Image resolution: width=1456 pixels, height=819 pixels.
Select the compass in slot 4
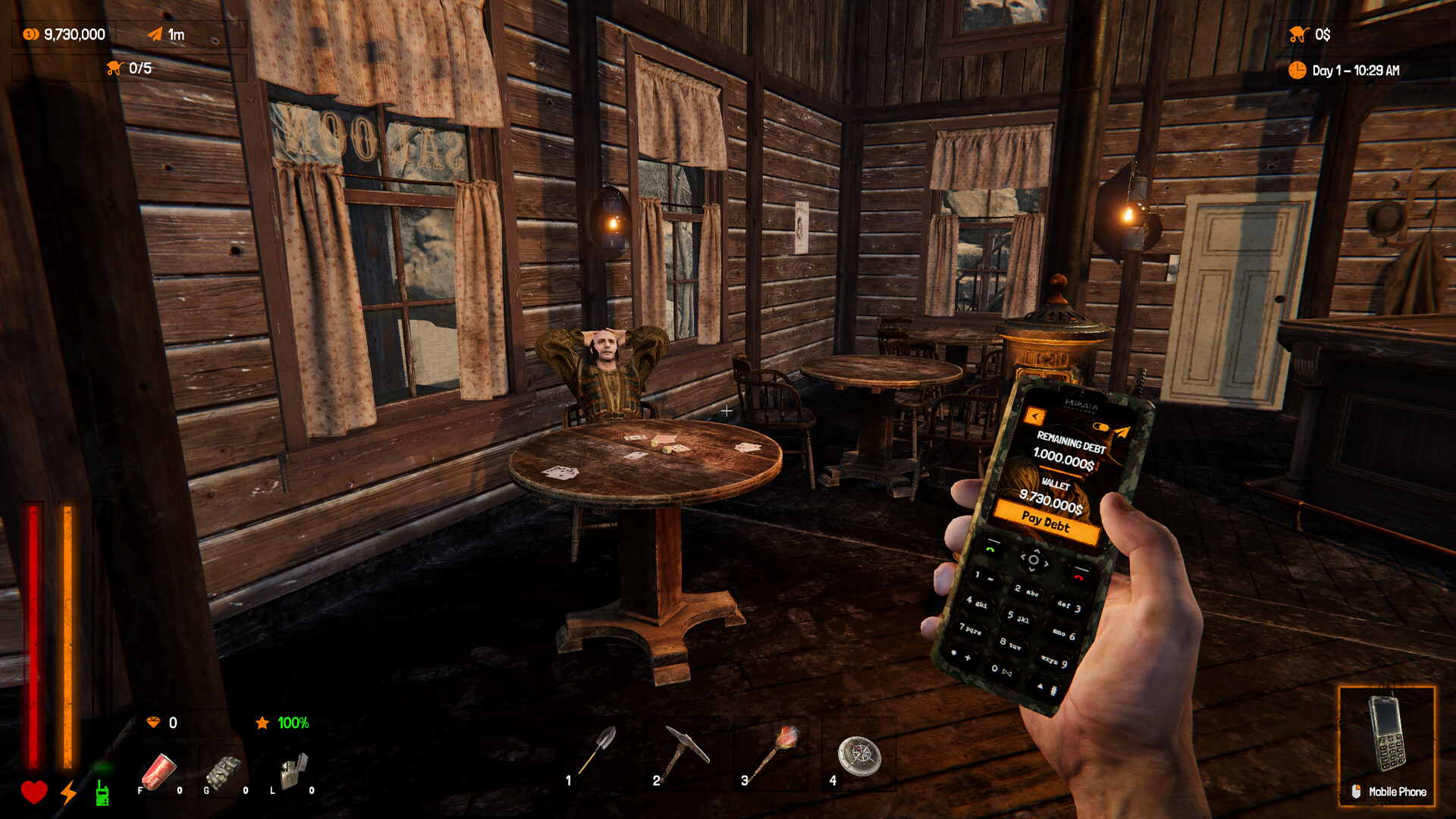point(859,755)
